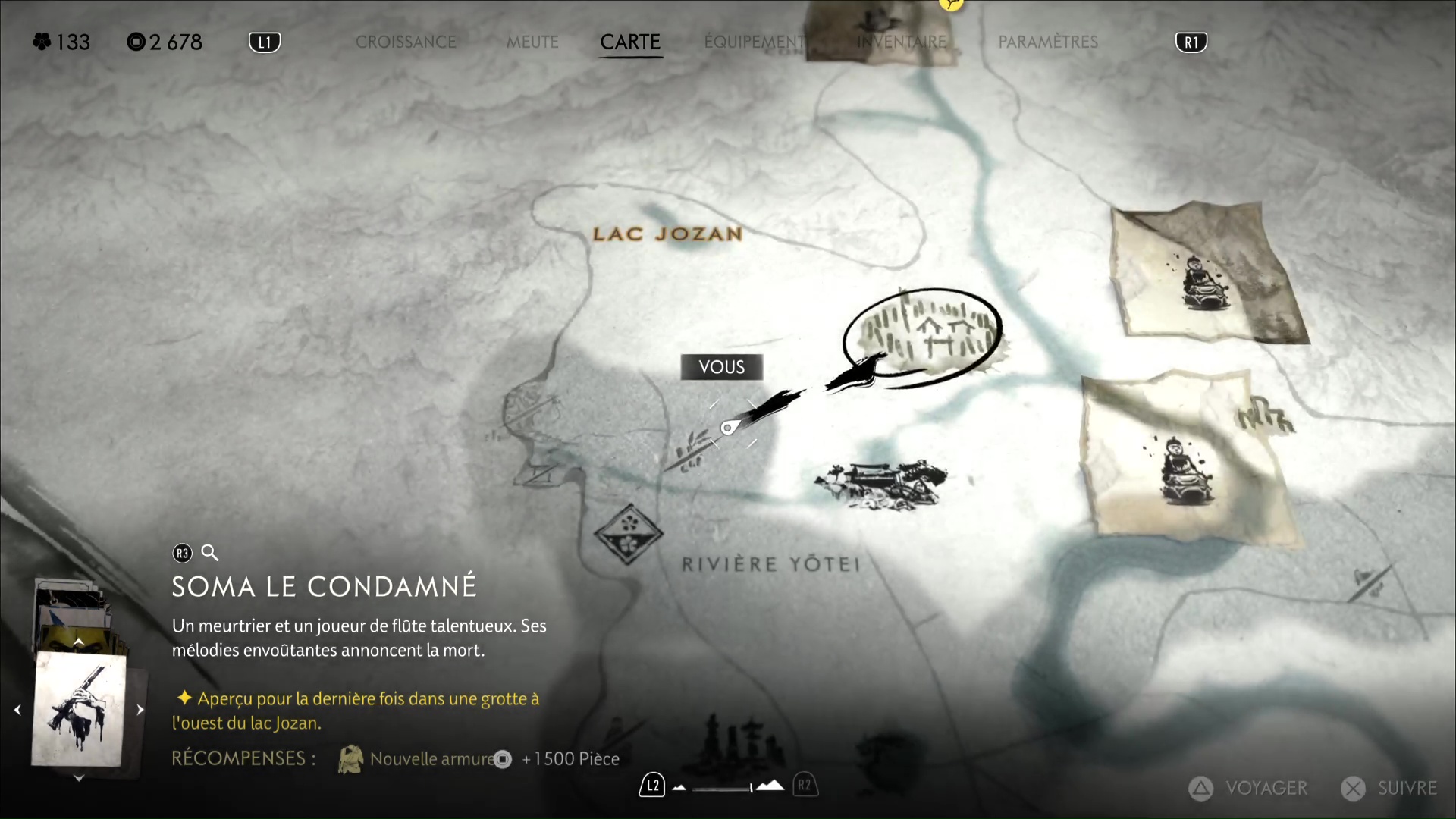The image size is (1456, 819).
Task: Select the player position marker labeled Vous
Action: [727, 428]
